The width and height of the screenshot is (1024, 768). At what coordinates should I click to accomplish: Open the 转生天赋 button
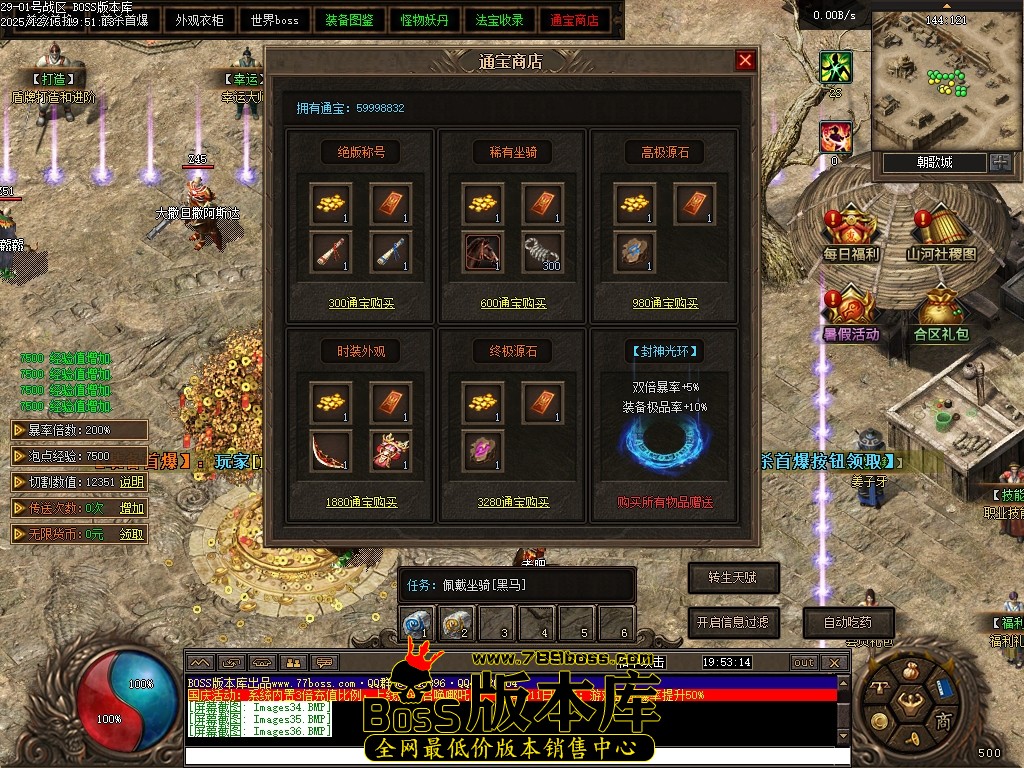click(x=733, y=578)
